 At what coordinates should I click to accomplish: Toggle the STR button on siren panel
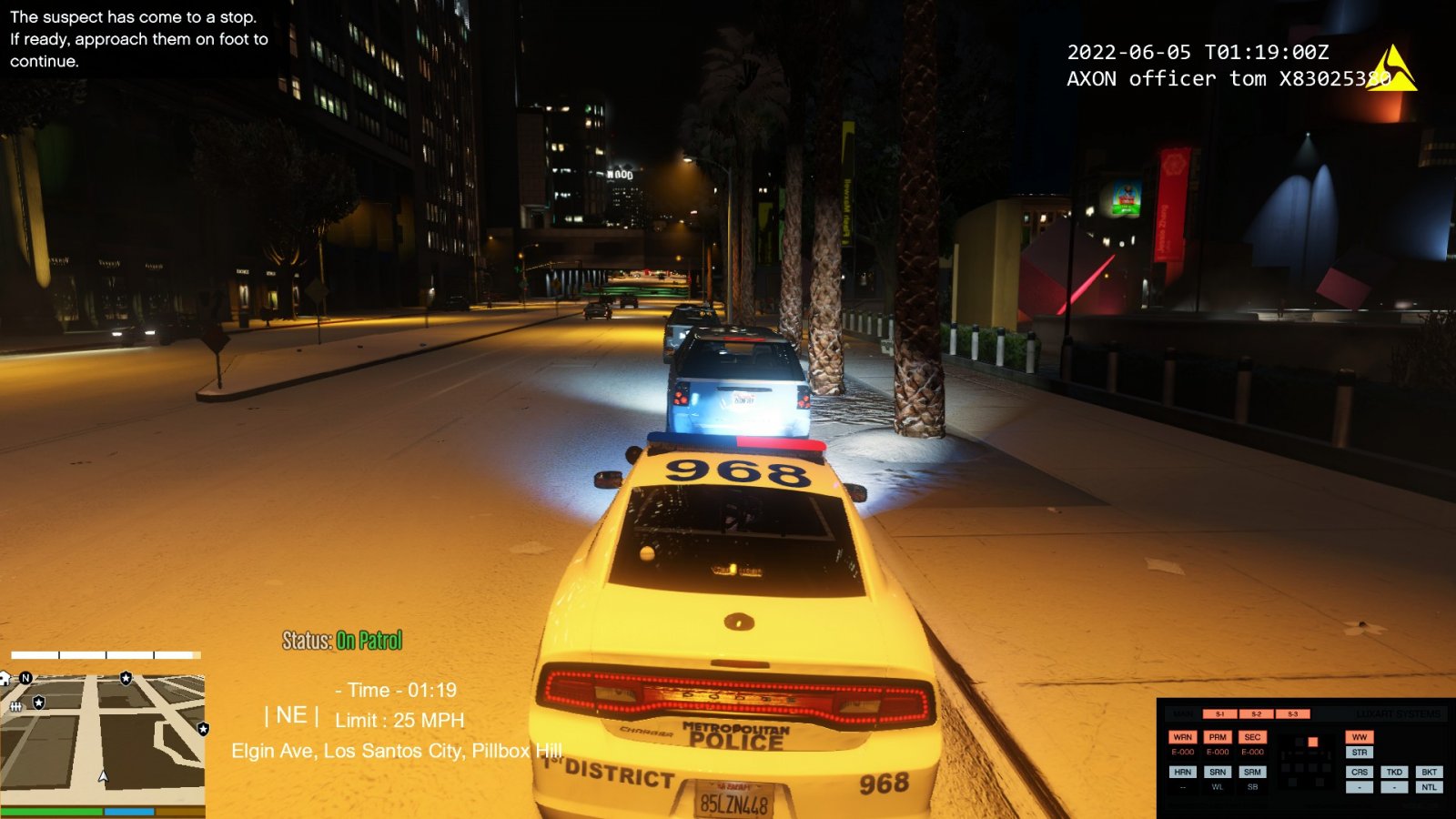coord(1360,753)
